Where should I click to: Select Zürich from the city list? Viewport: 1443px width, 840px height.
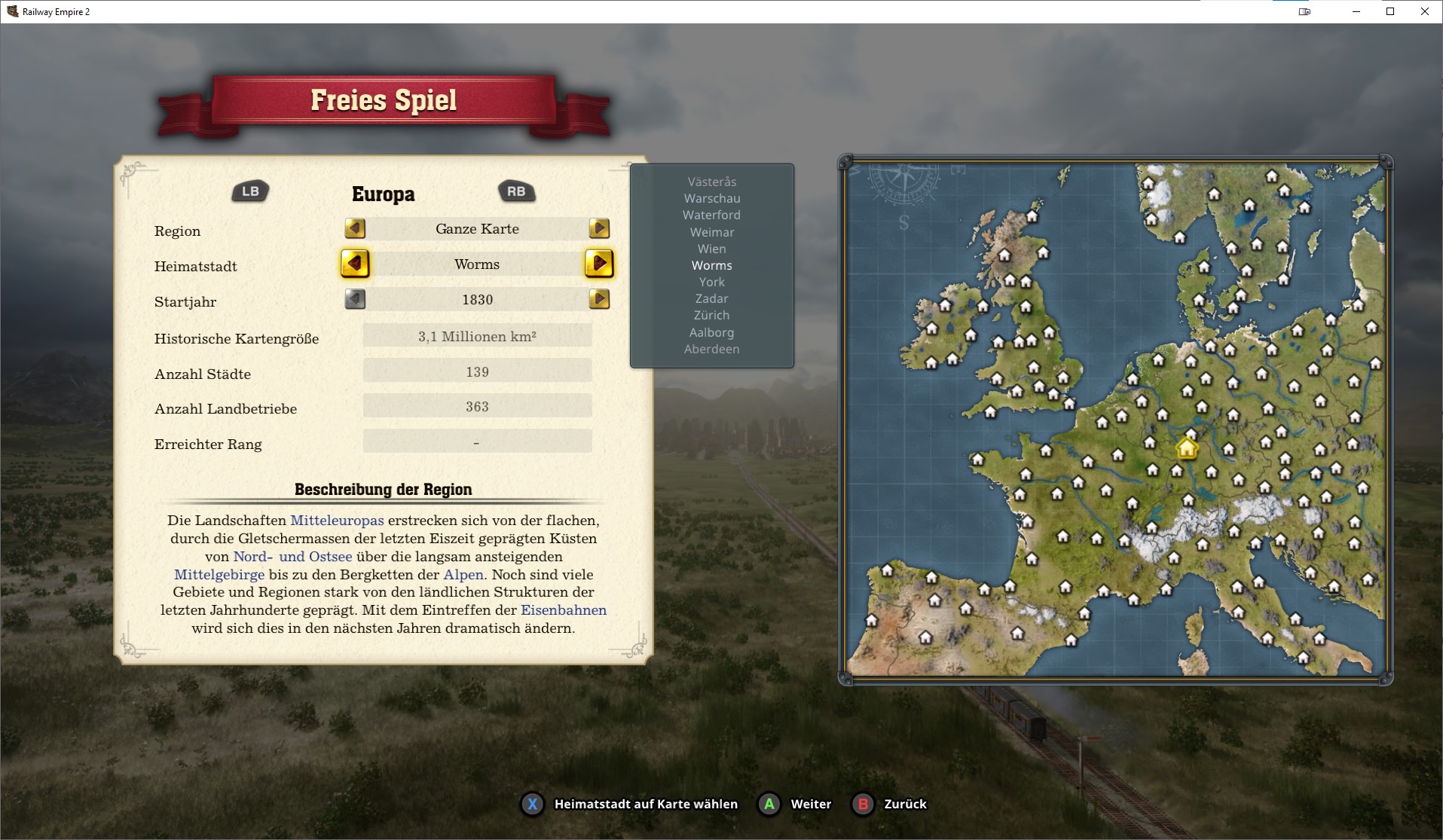(x=711, y=315)
